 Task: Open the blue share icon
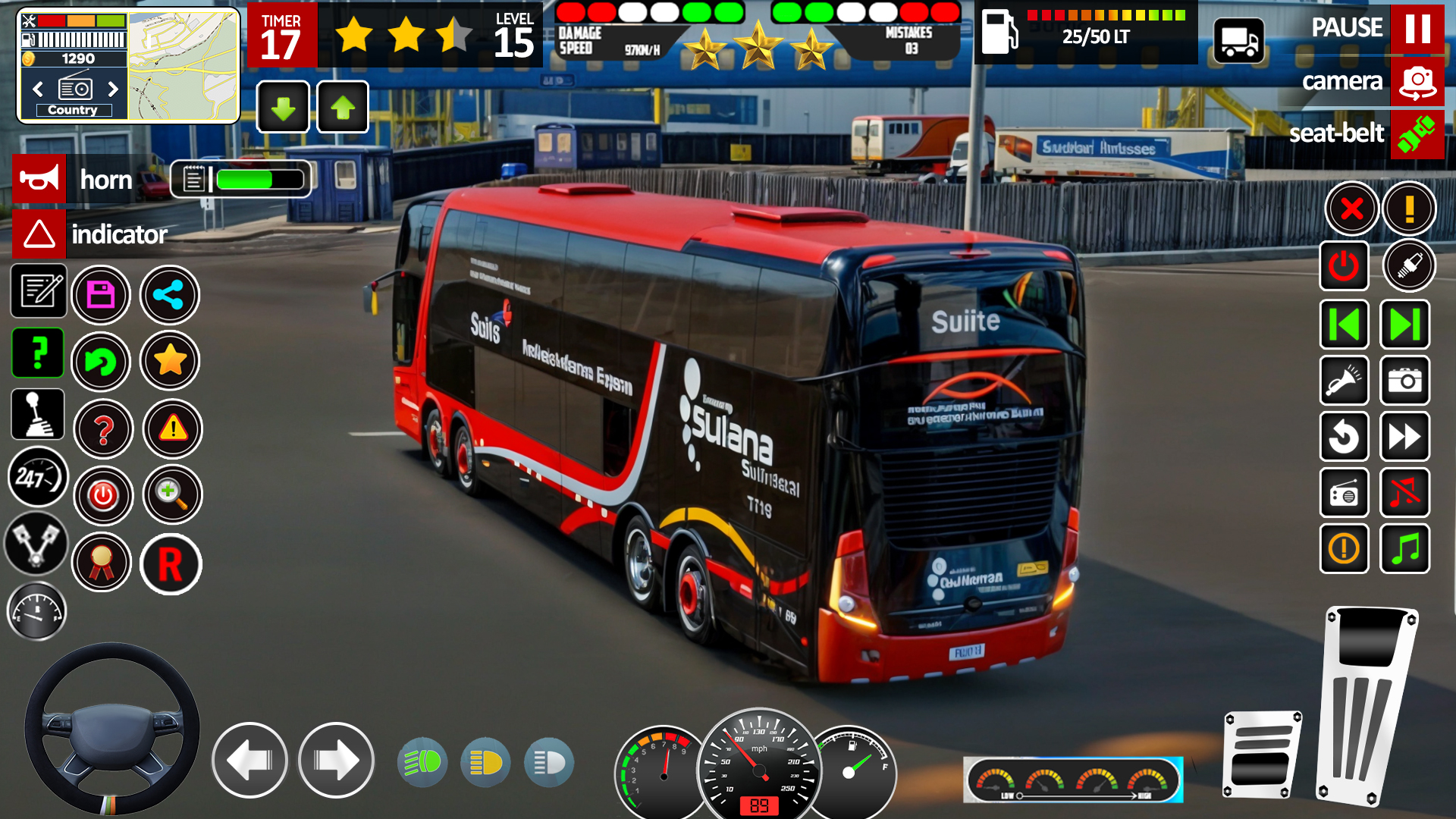tap(170, 295)
